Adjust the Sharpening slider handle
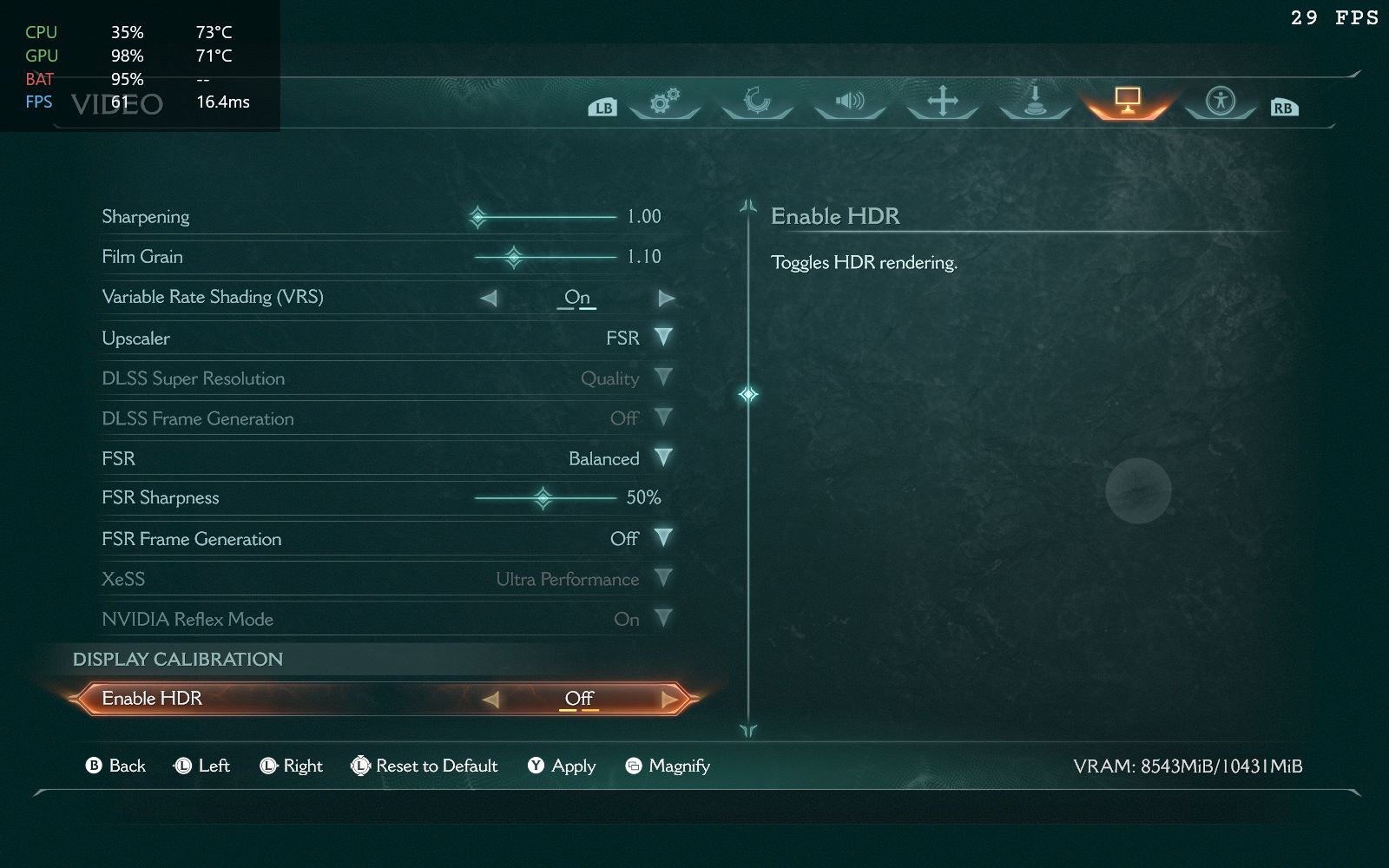This screenshot has height=868, width=1389. point(477,217)
